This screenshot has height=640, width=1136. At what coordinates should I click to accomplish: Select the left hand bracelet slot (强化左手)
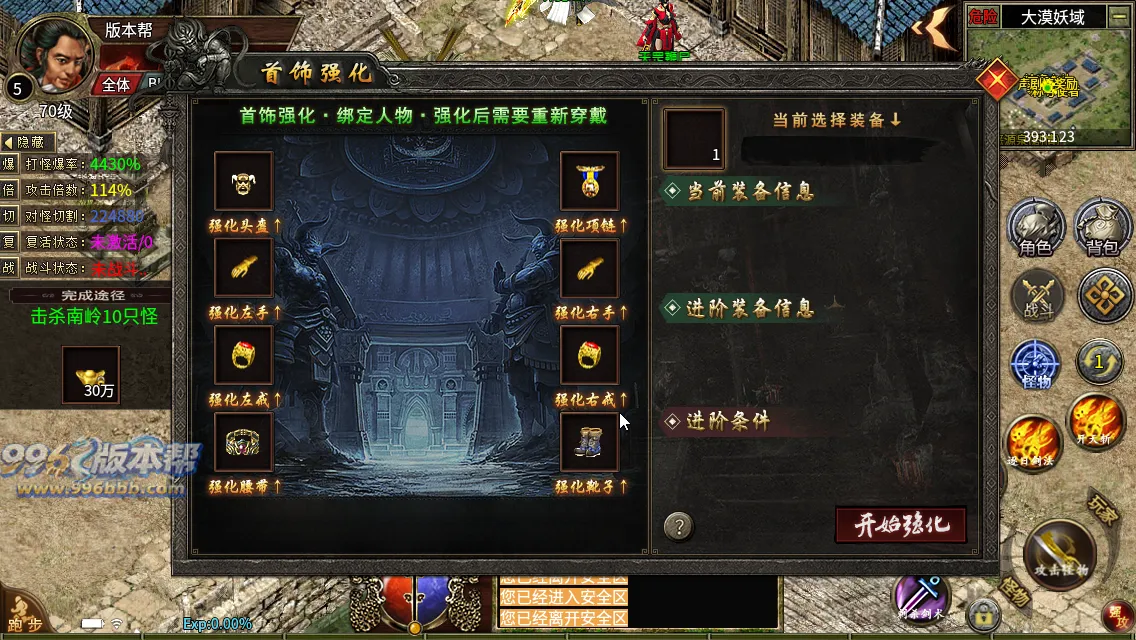pos(243,268)
